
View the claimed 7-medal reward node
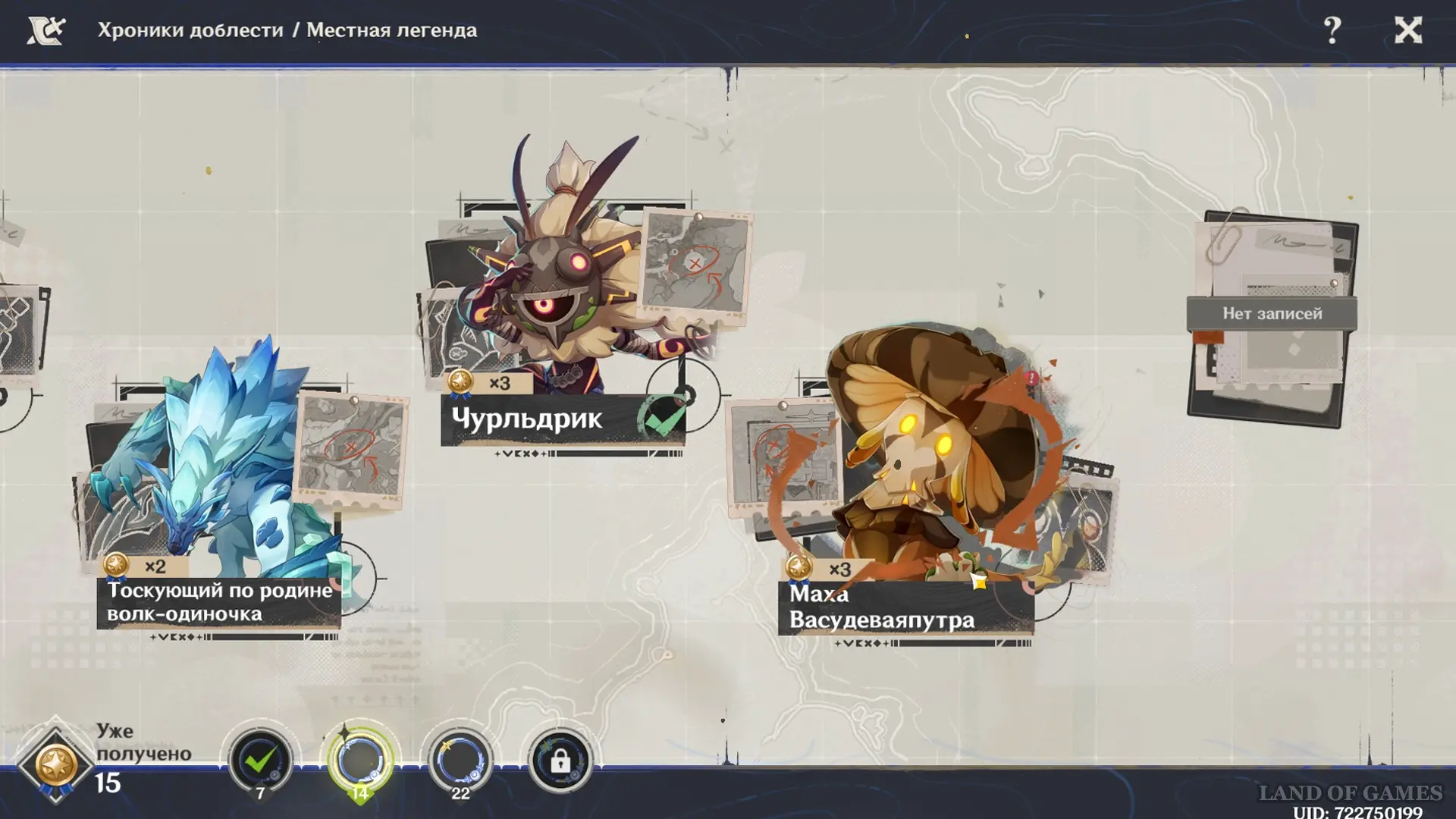(260, 761)
